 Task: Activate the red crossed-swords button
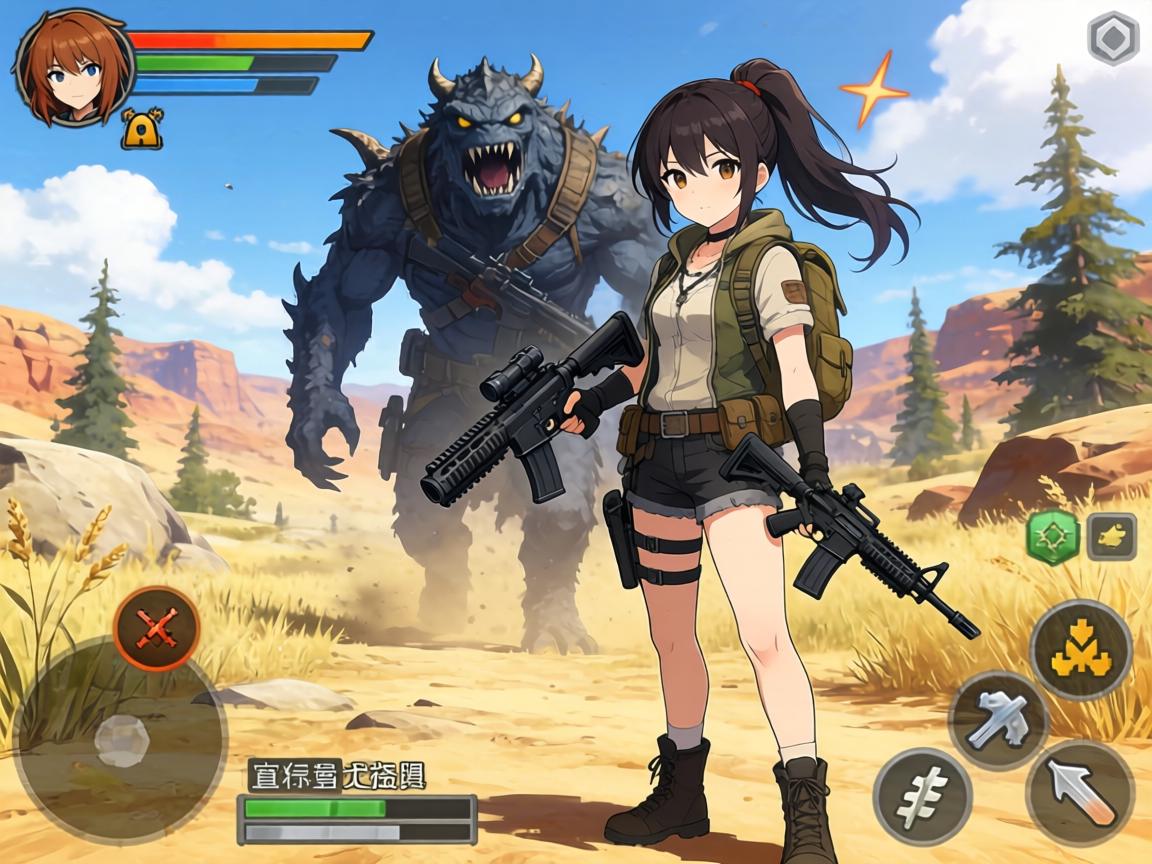click(156, 629)
